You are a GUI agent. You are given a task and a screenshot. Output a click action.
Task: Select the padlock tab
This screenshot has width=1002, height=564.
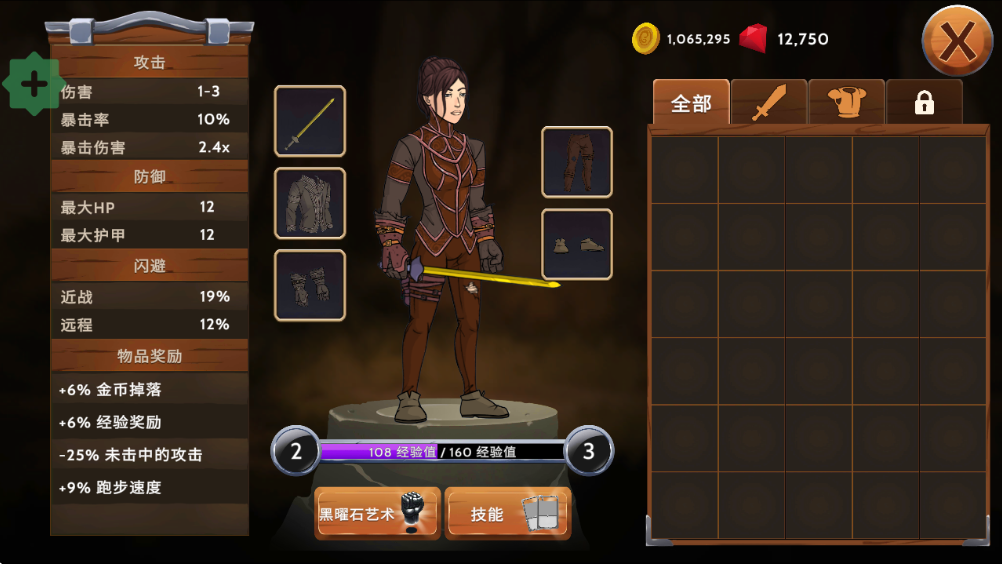point(924,103)
